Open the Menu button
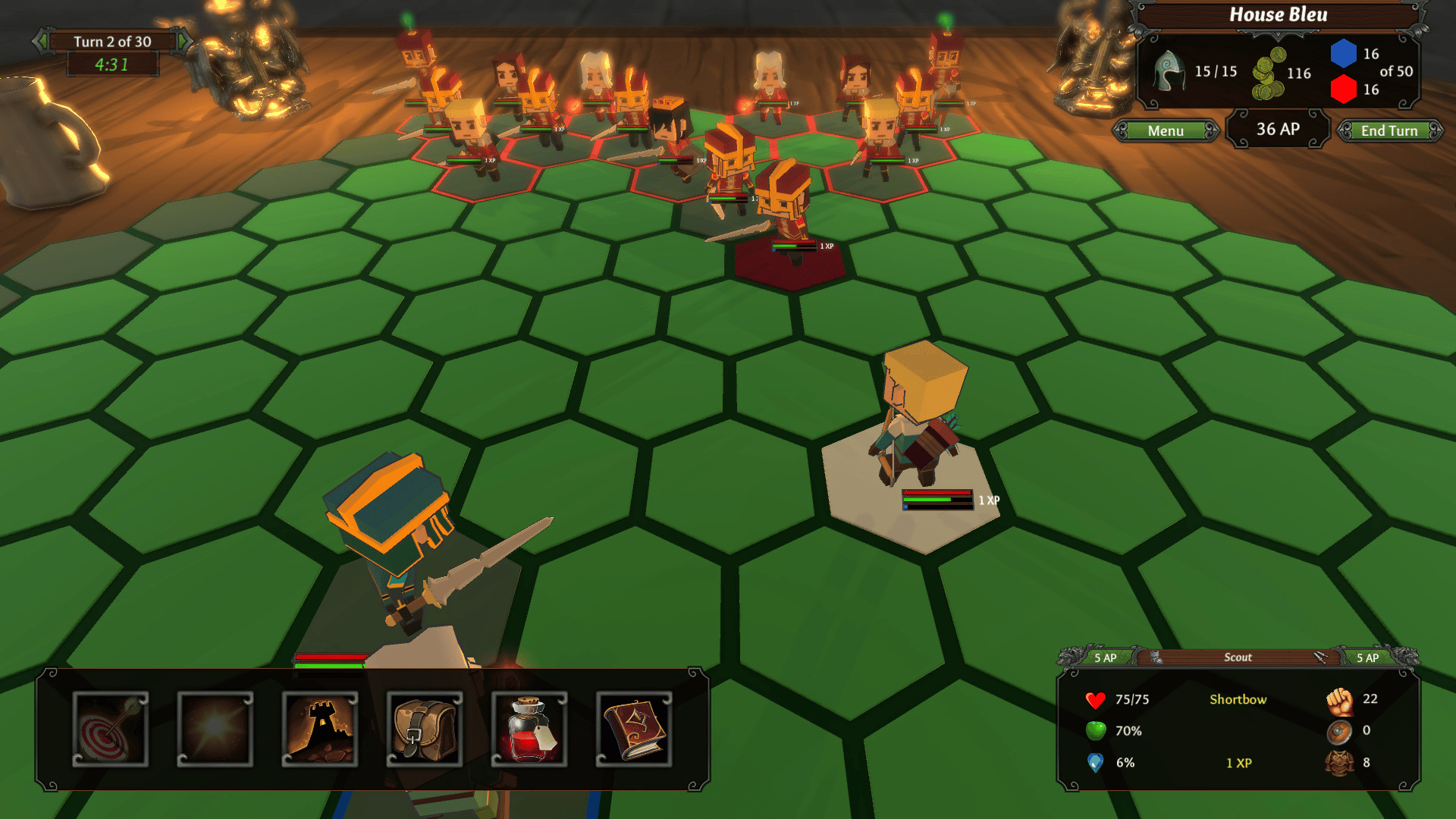Image resolution: width=1456 pixels, height=819 pixels. pos(1166,131)
